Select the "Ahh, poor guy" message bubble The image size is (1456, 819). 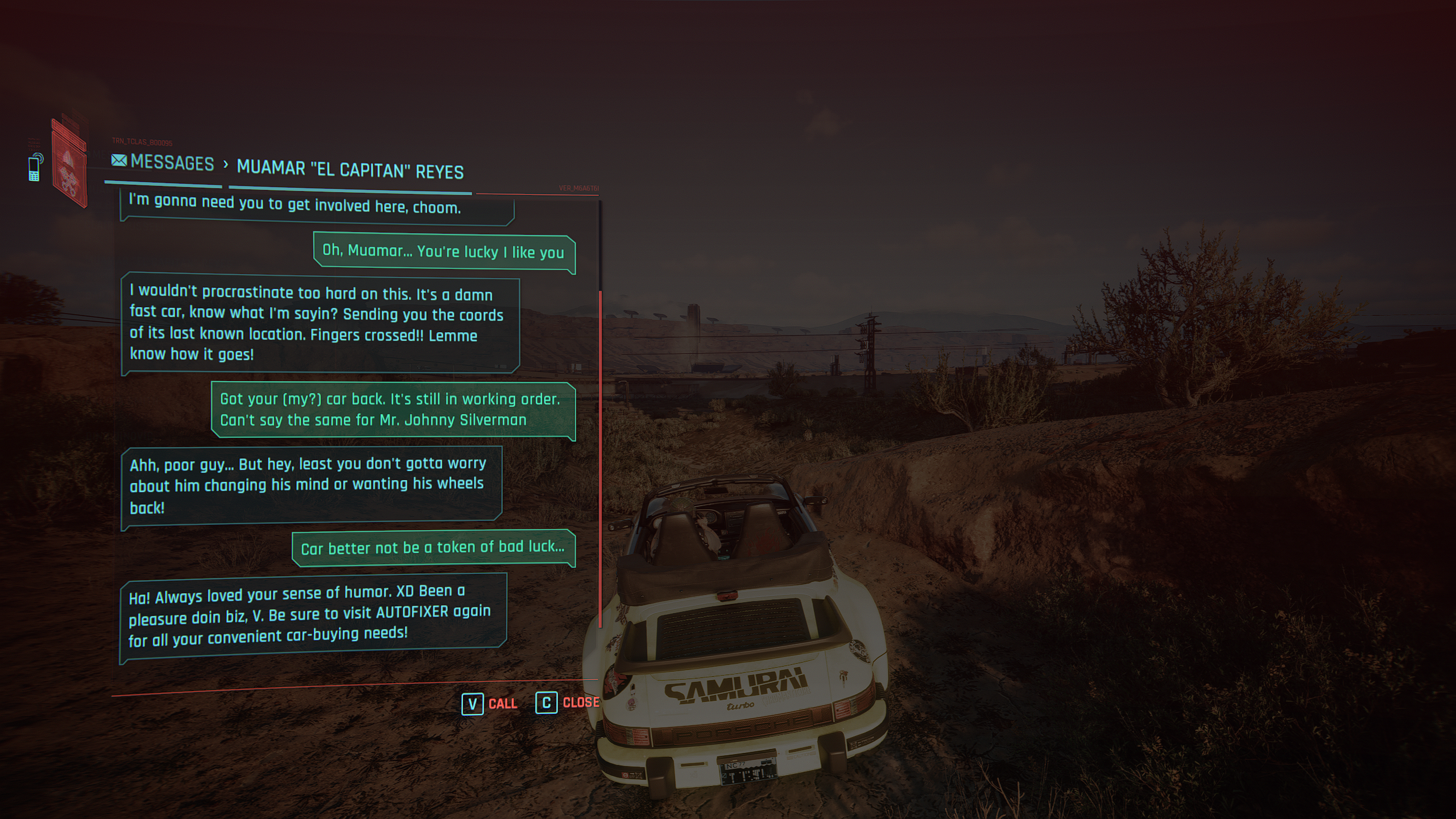(x=311, y=485)
